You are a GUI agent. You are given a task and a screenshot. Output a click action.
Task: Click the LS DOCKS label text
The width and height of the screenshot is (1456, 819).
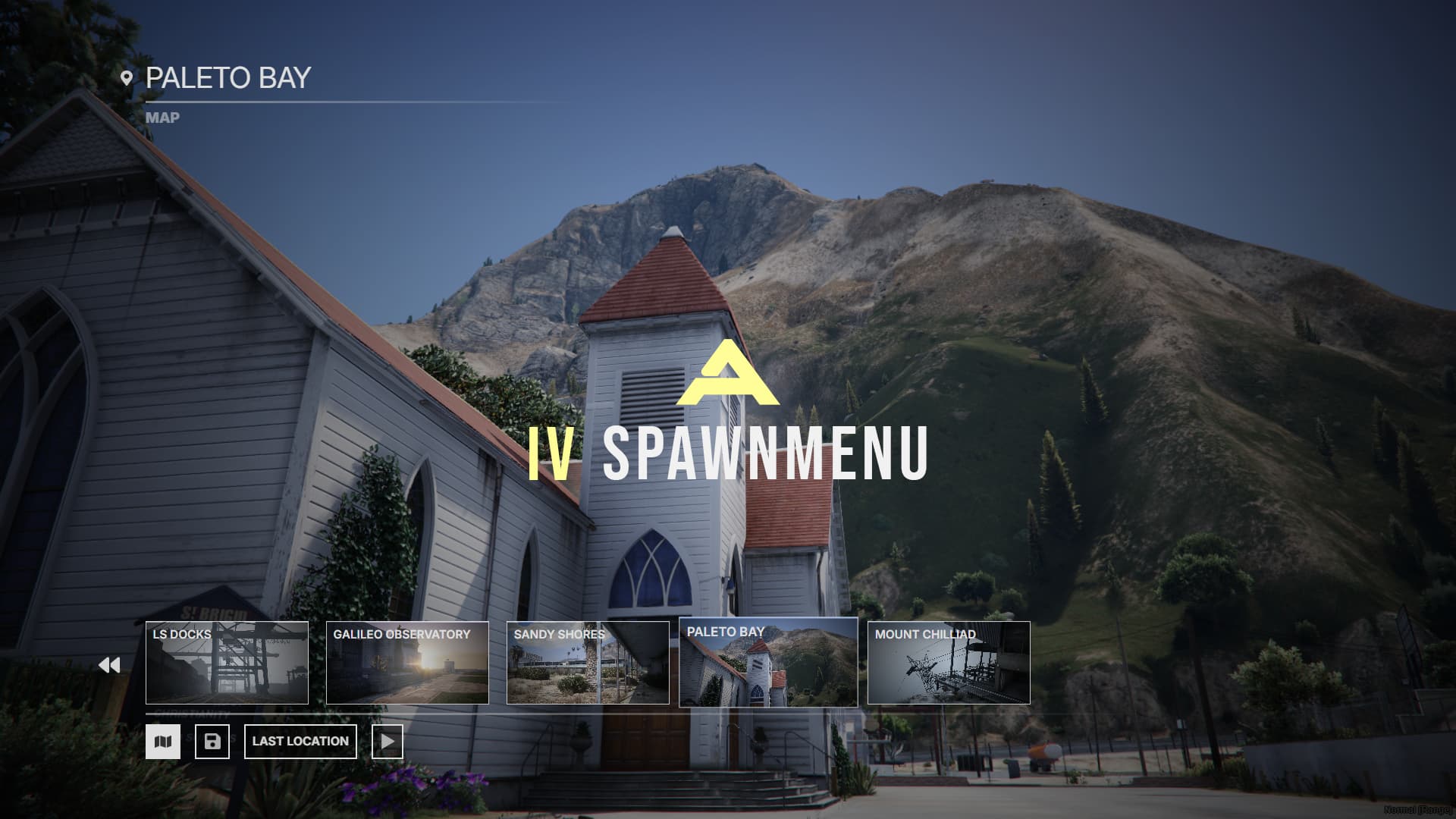(x=181, y=634)
